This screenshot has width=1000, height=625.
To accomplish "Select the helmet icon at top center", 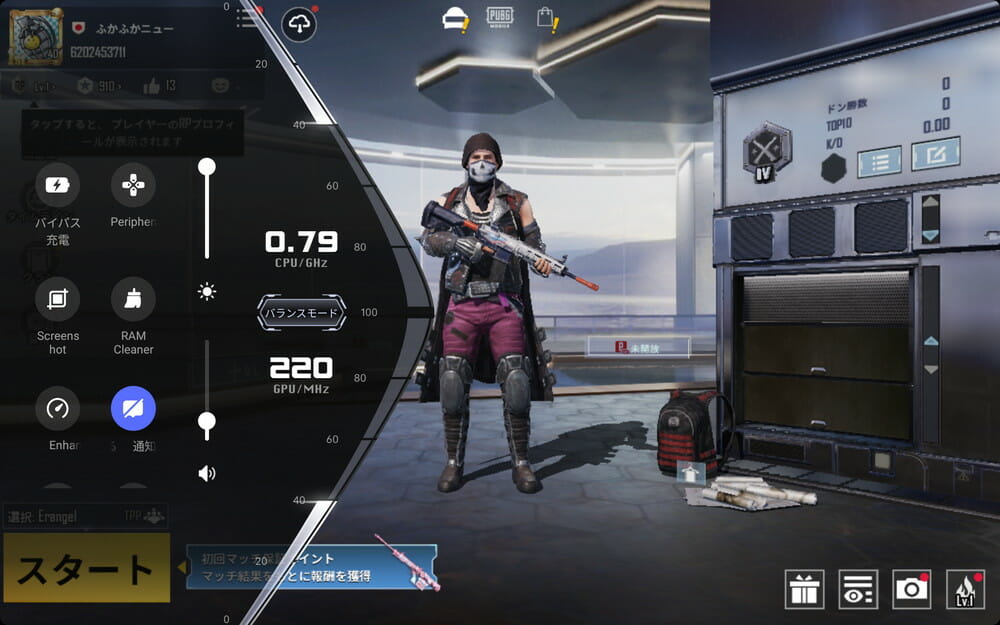I will 455,19.
